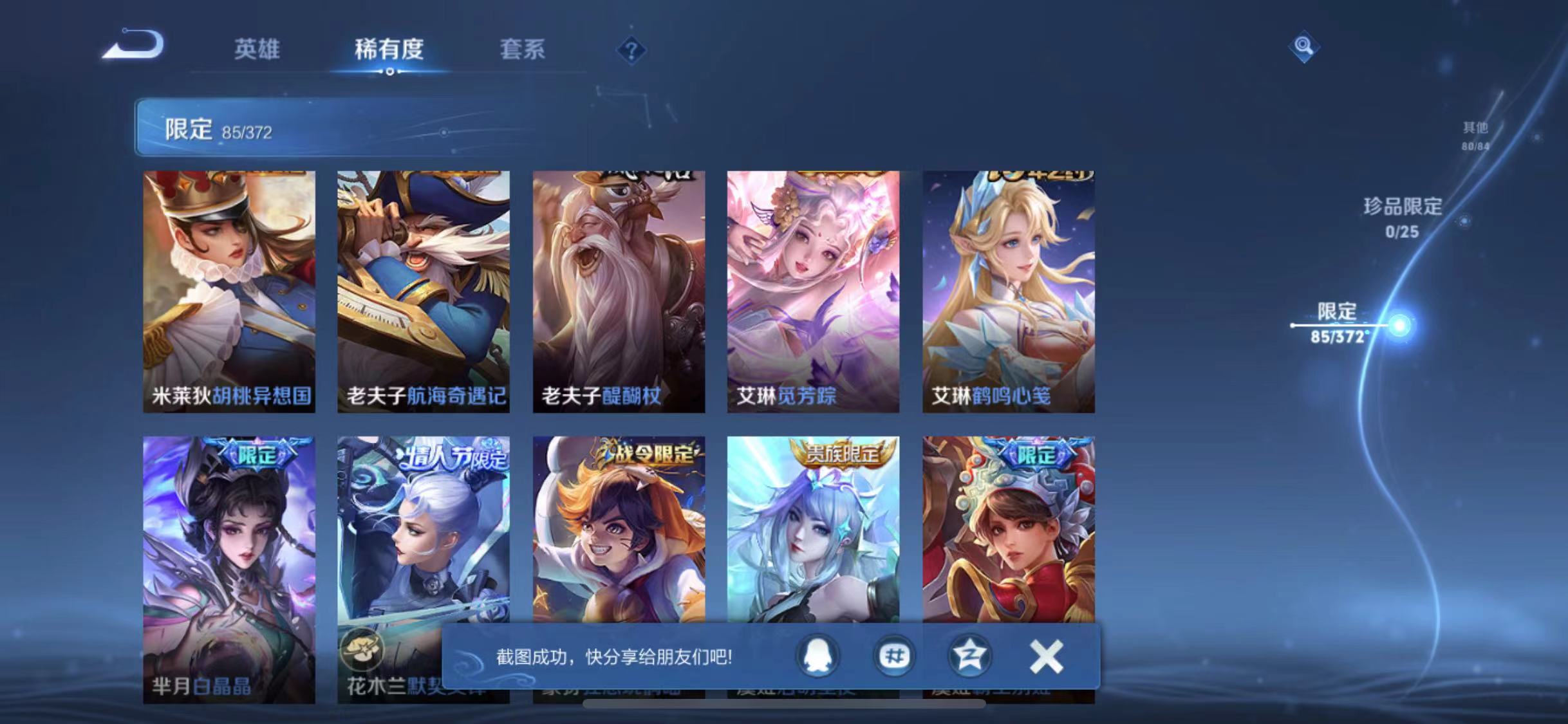The height and width of the screenshot is (724, 1568).
Task: Switch to the 套系 tab
Action: click(524, 51)
